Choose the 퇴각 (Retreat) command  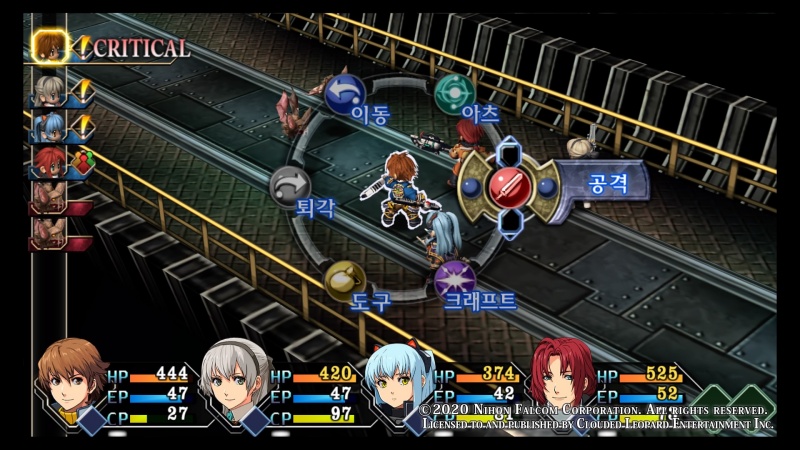289,184
